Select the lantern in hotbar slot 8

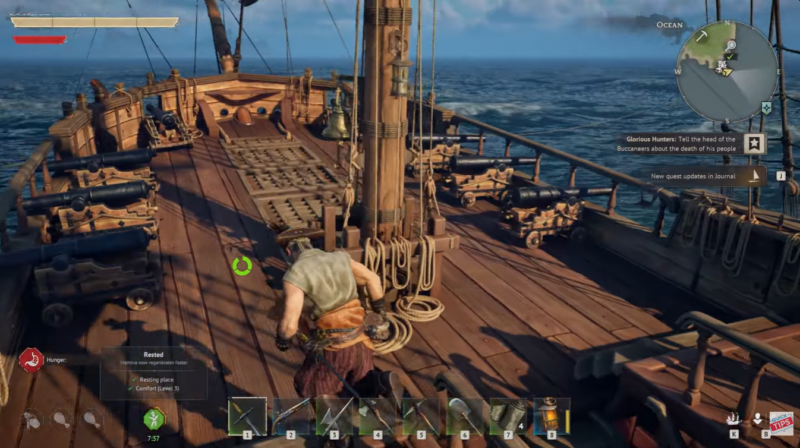click(x=551, y=415)
